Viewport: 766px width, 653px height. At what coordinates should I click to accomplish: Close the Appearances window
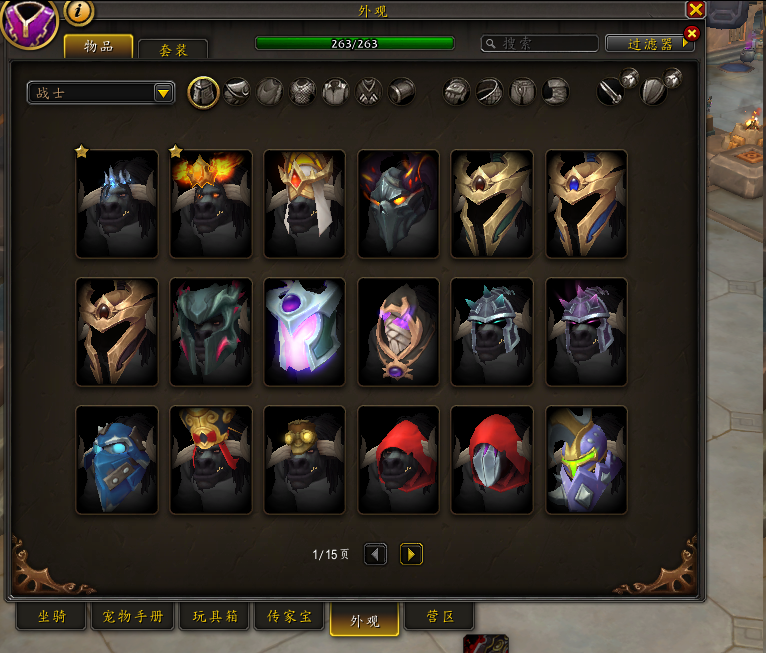click(x=696, y=9)
